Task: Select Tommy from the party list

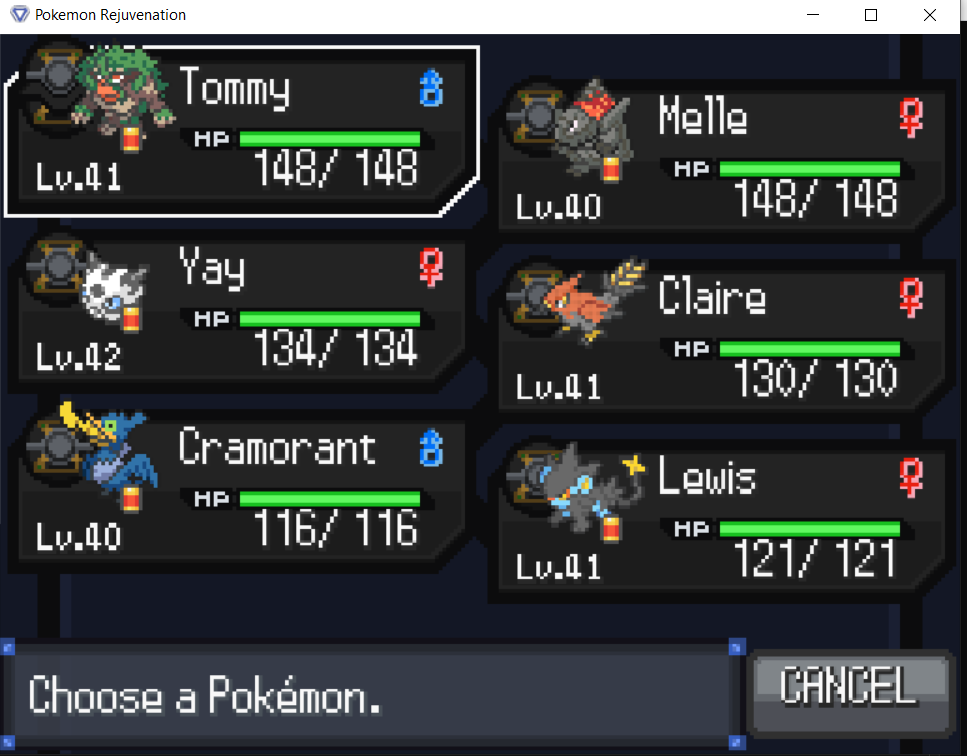Action: point(240,132)
